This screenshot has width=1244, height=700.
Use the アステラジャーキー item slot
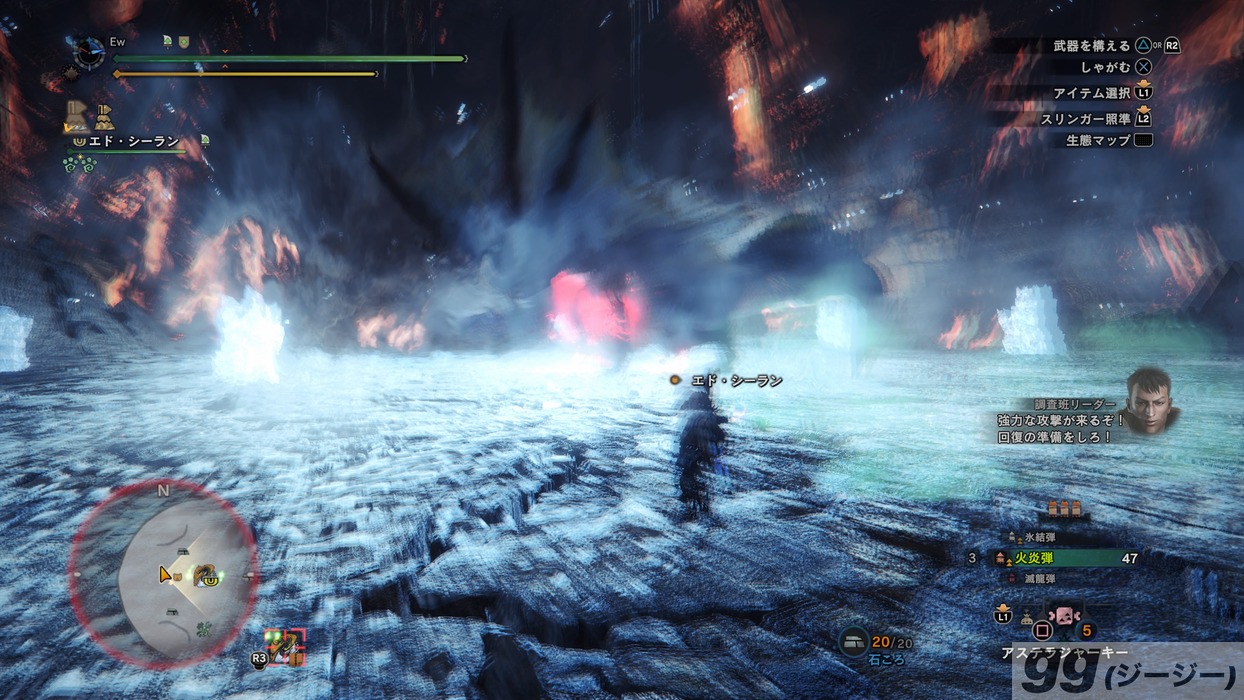pos(1062,615)
